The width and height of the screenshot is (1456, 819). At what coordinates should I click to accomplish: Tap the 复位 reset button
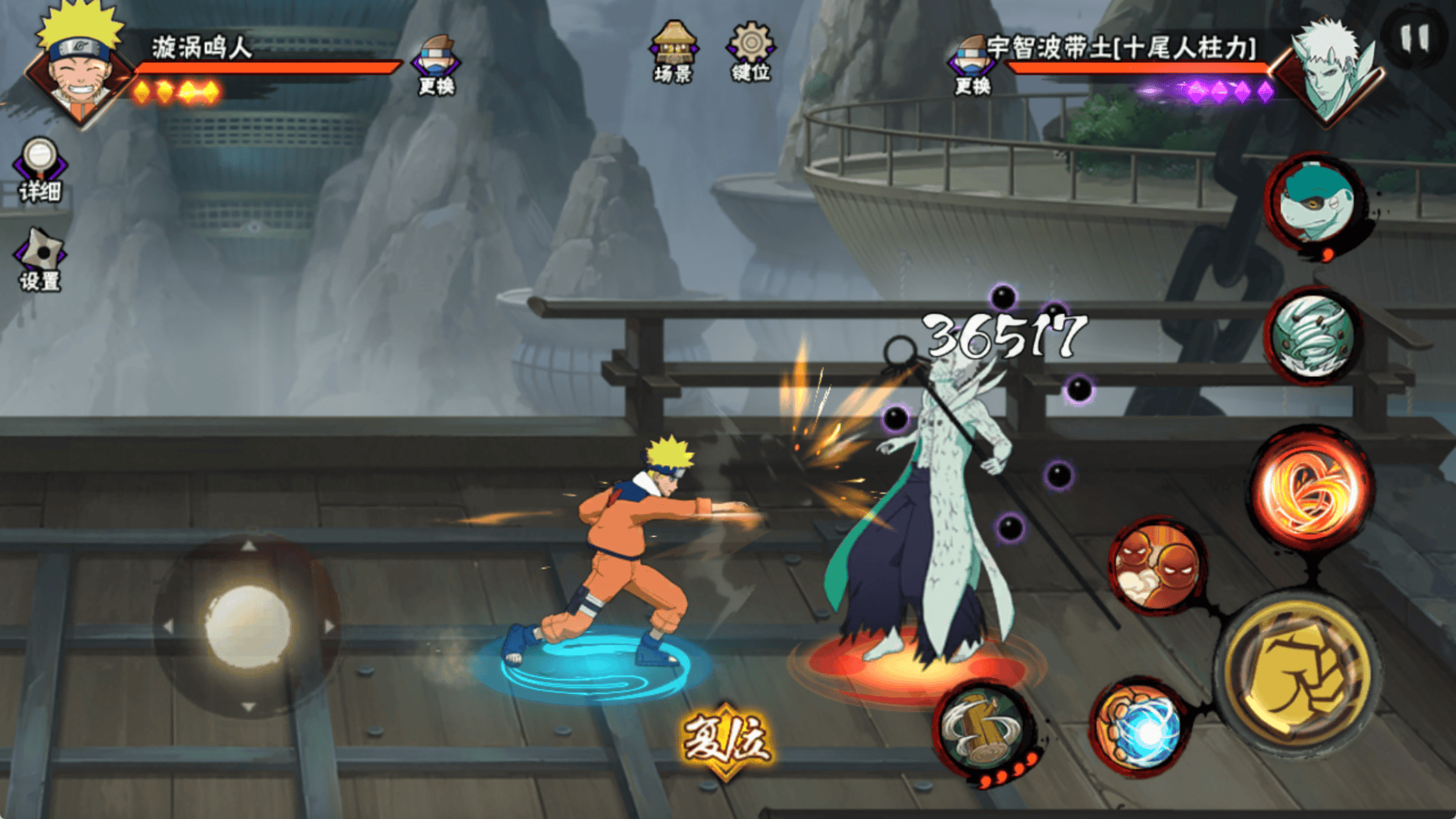tap(726, 739)
